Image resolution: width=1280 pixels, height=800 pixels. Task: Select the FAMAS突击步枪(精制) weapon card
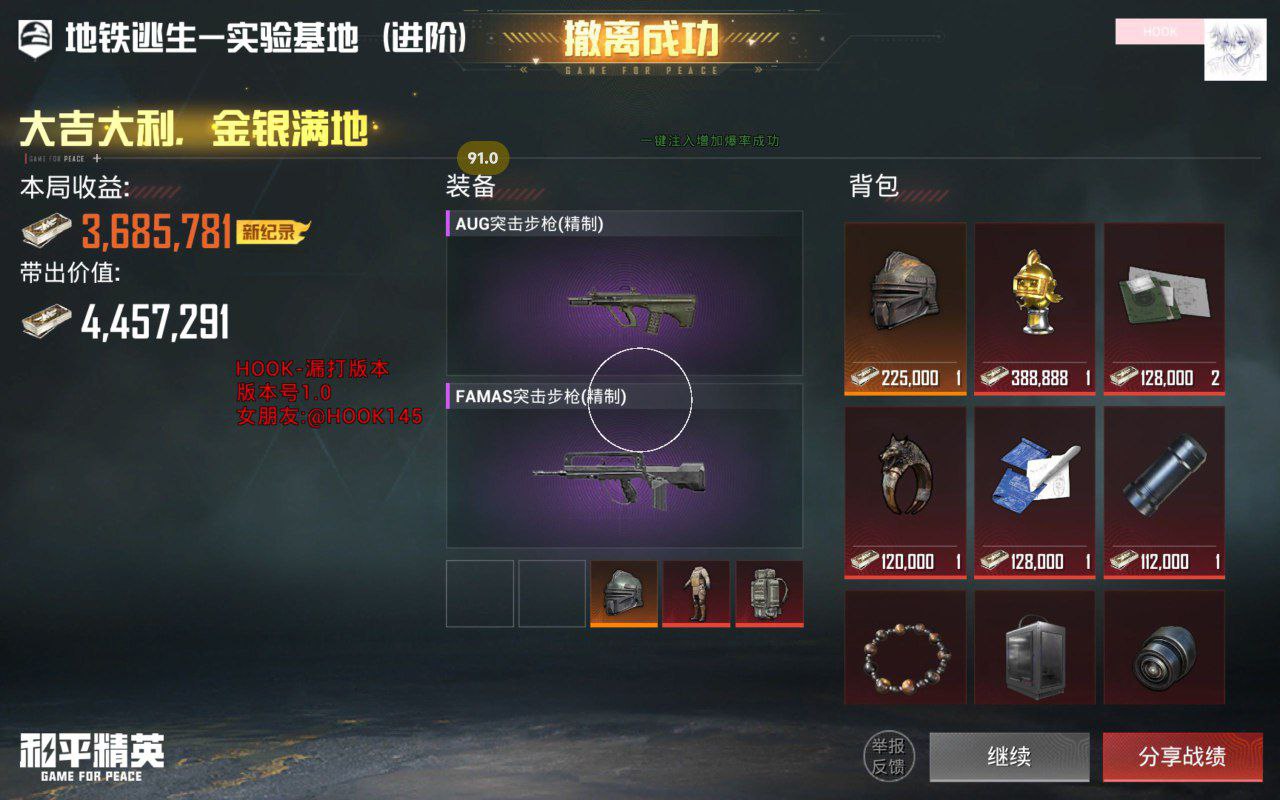click(x=623, y=470)
